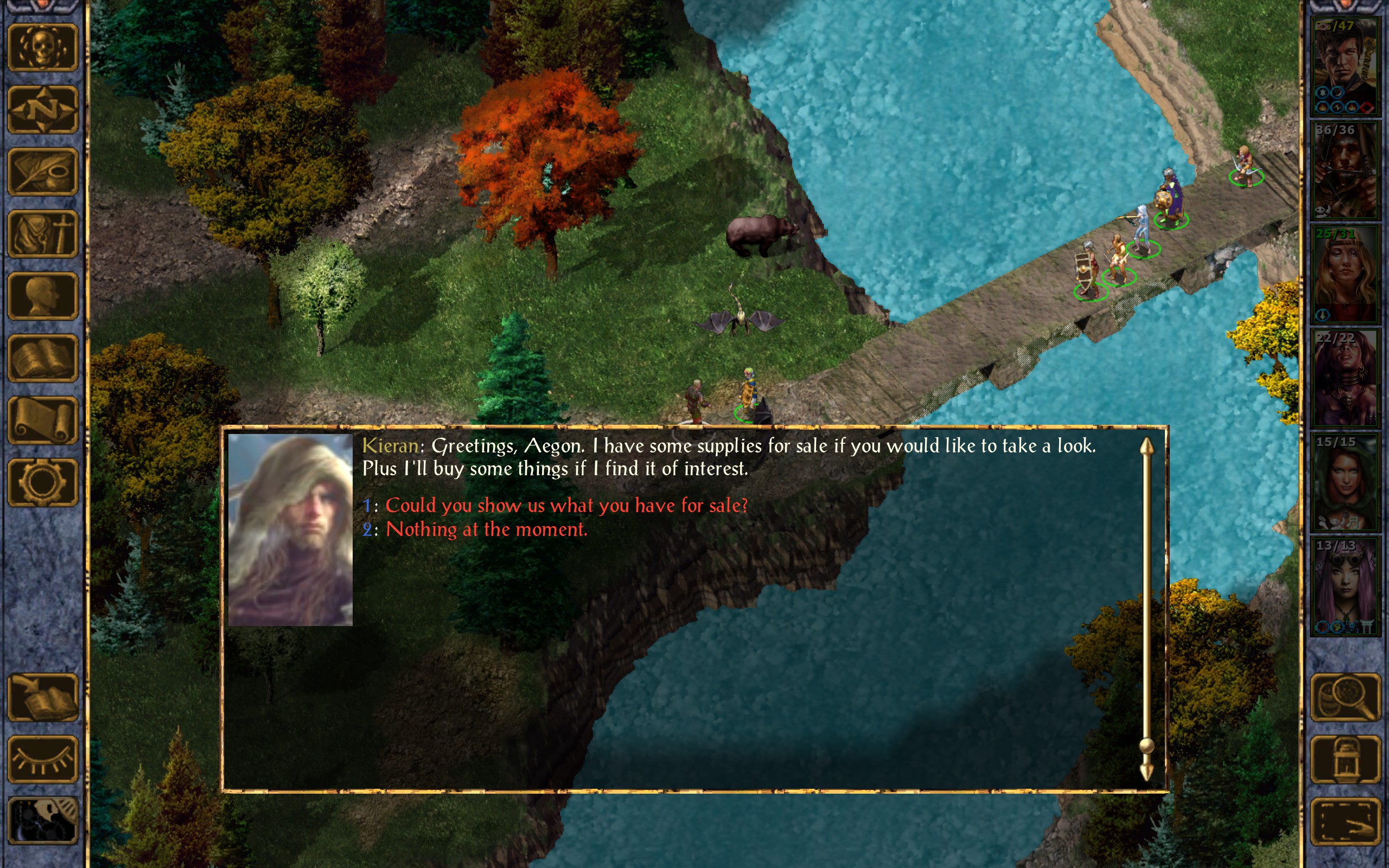Image resolution: width=1389 pixels, height=868 pixels.
Task: Choose "Could you show us what you have for sale?"
Action: [x=566, y=506]
